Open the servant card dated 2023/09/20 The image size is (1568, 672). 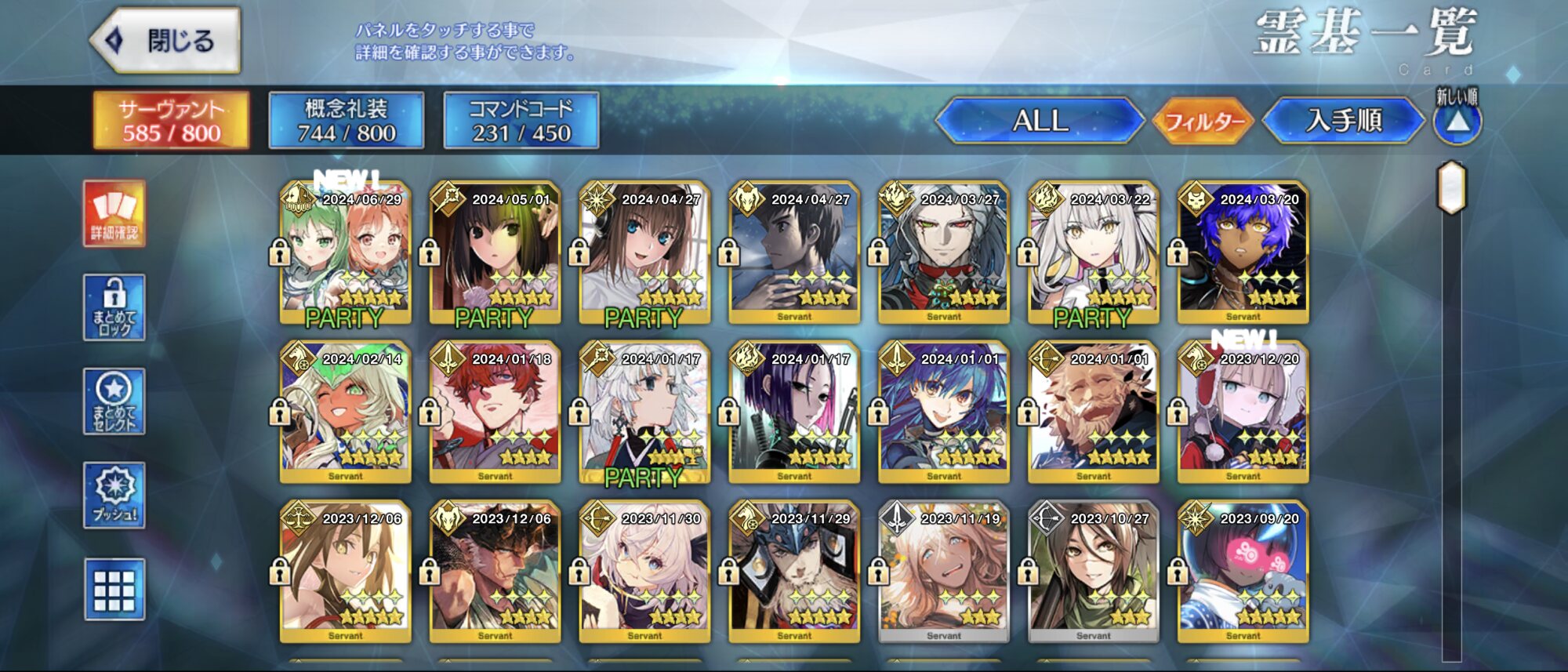click(x=1243, y=571)
